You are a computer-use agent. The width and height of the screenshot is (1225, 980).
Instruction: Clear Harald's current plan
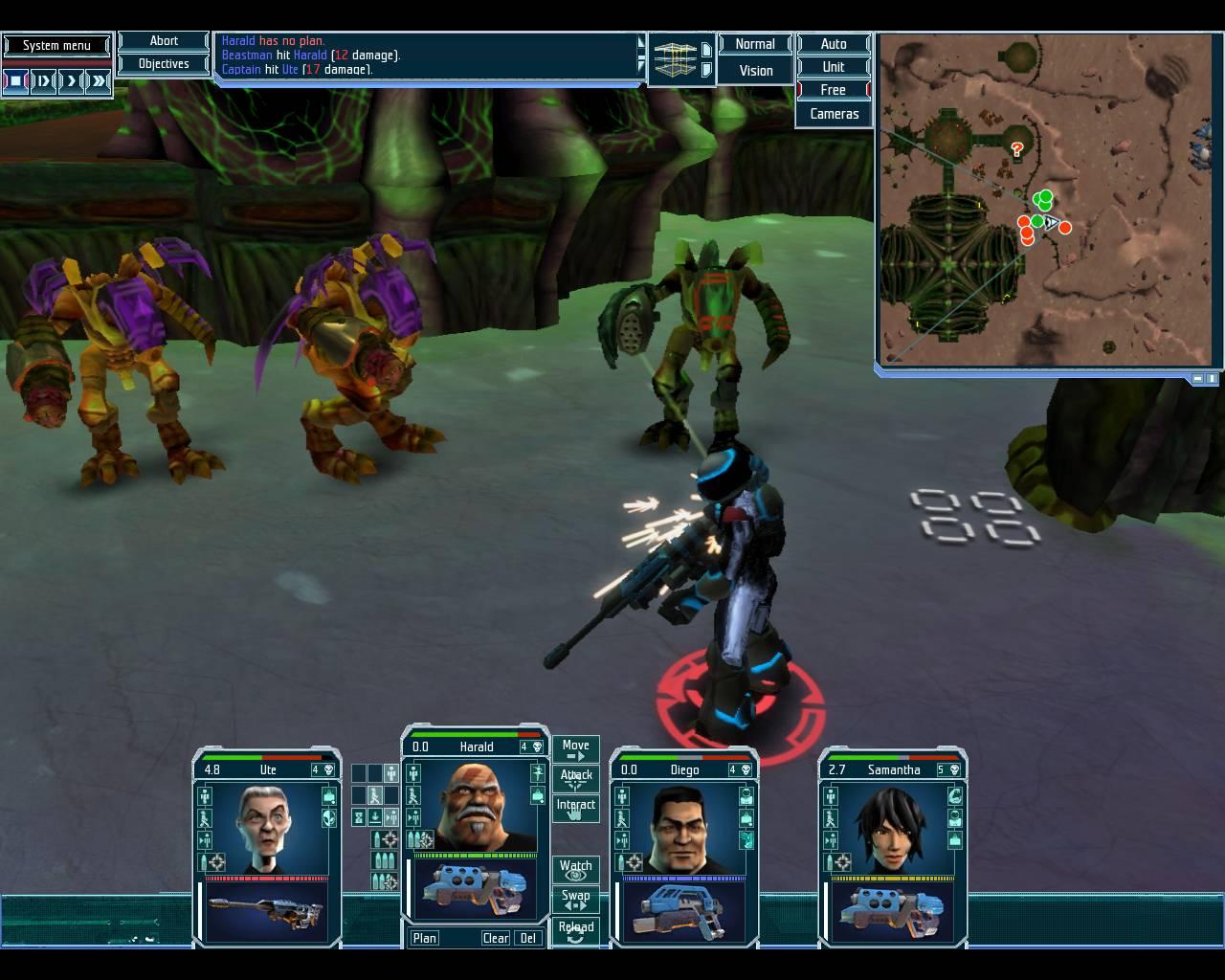495,938
